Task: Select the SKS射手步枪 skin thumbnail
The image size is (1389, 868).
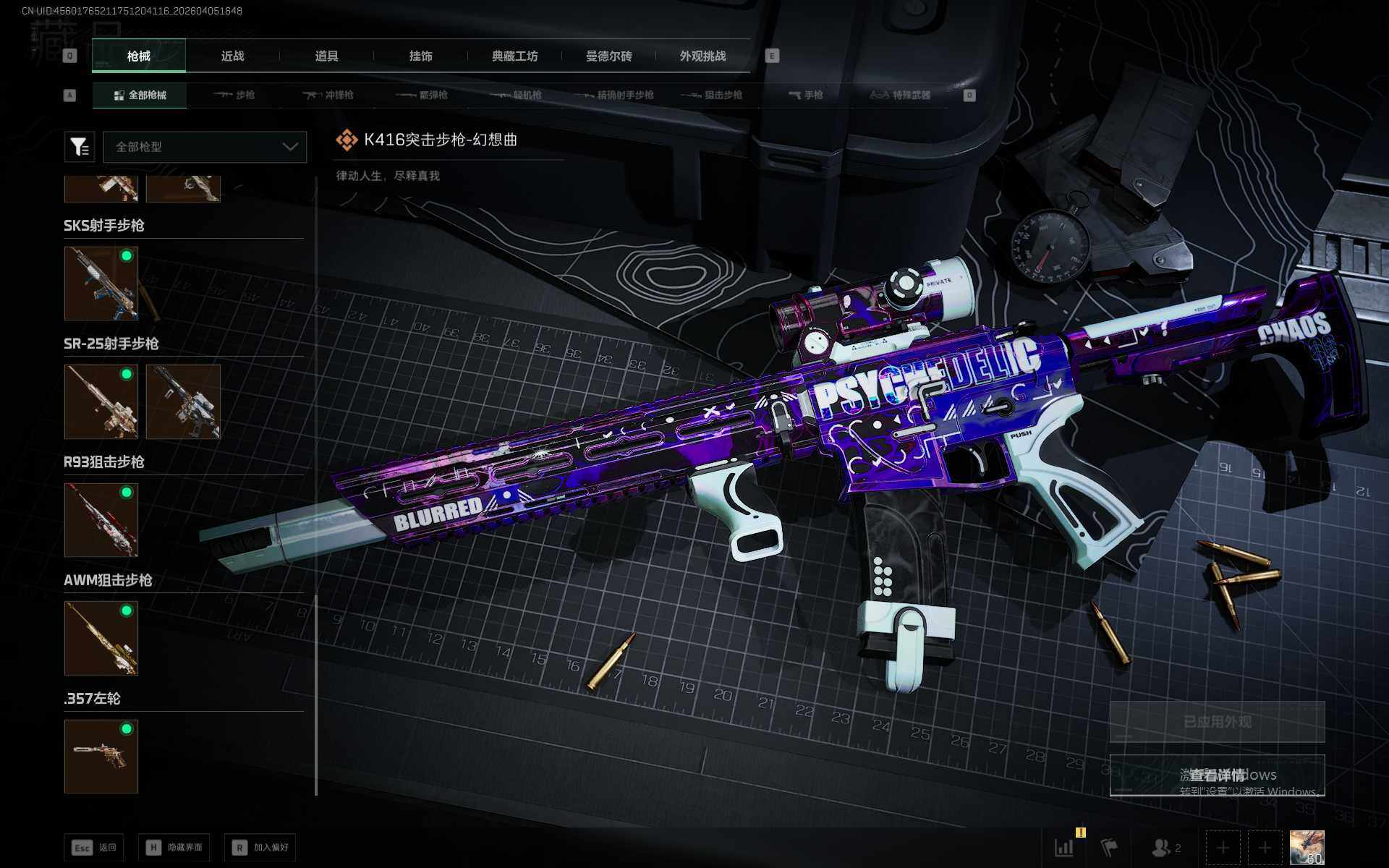Action: 101,284
